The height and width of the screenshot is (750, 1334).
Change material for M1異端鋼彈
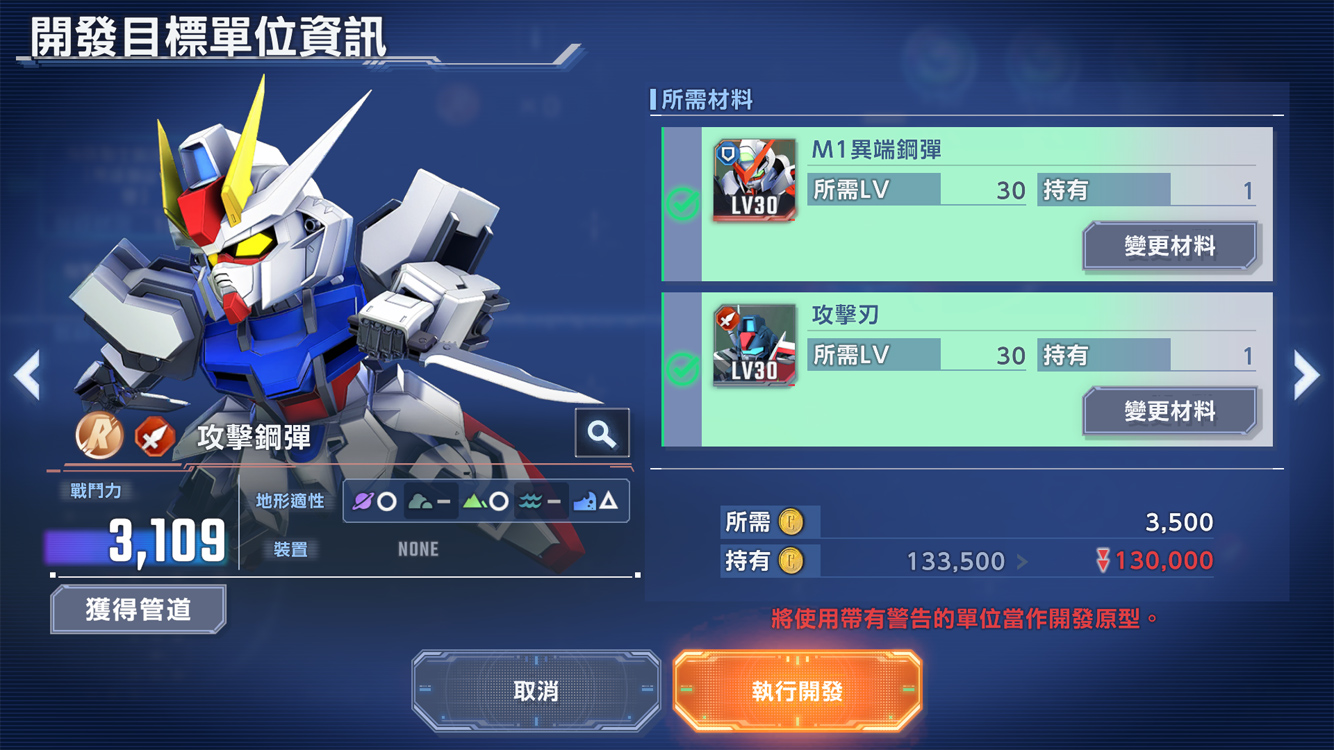click(x=1169, y=246)
